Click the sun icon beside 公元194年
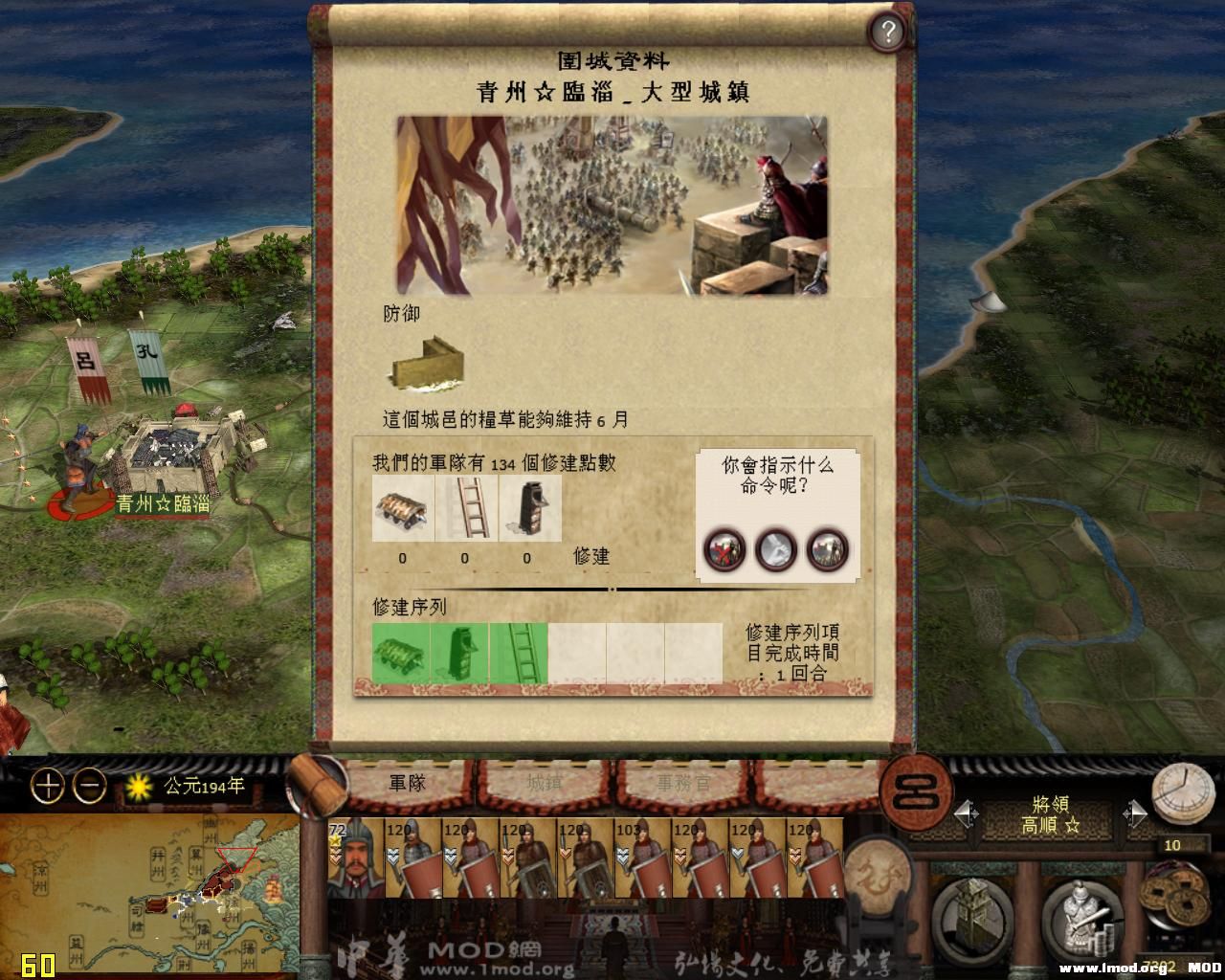 [x=140, y=784]
